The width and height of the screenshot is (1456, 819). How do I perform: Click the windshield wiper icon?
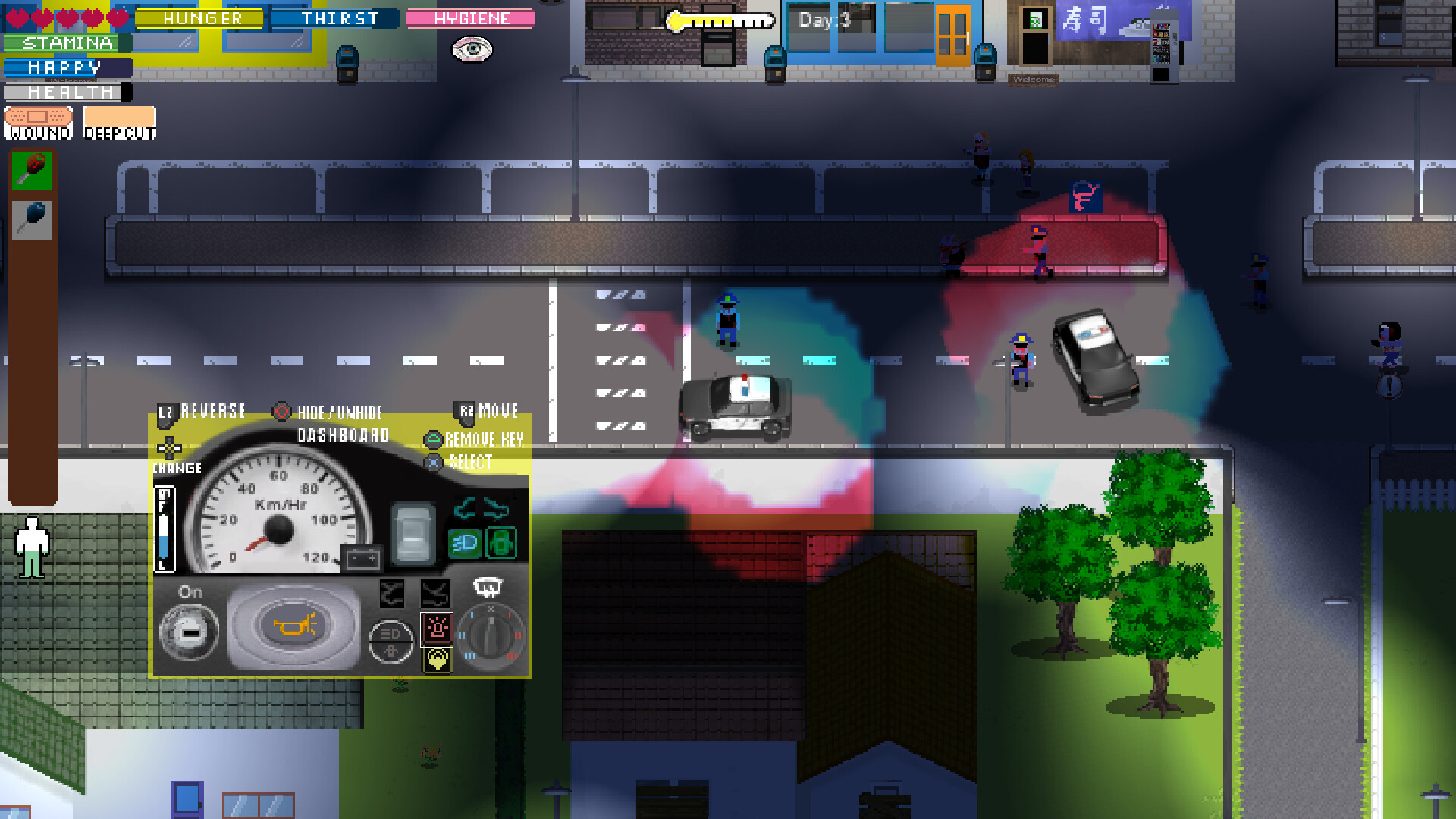(488, 586)
